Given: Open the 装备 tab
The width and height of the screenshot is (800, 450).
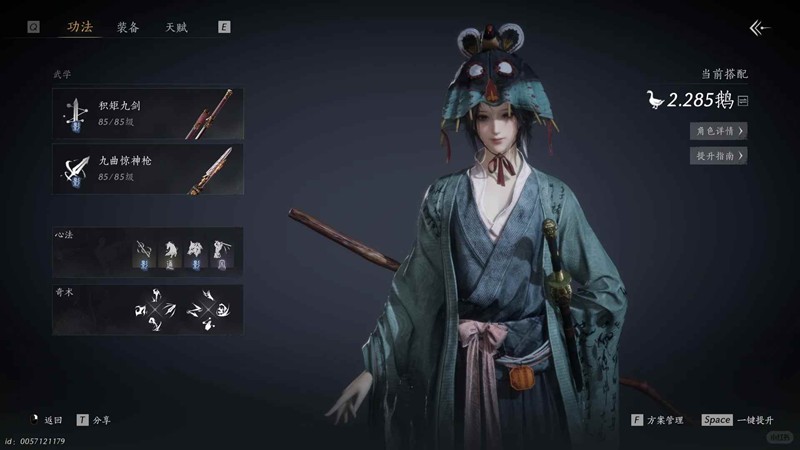Looking at the screenshot, I should (128, 27).
